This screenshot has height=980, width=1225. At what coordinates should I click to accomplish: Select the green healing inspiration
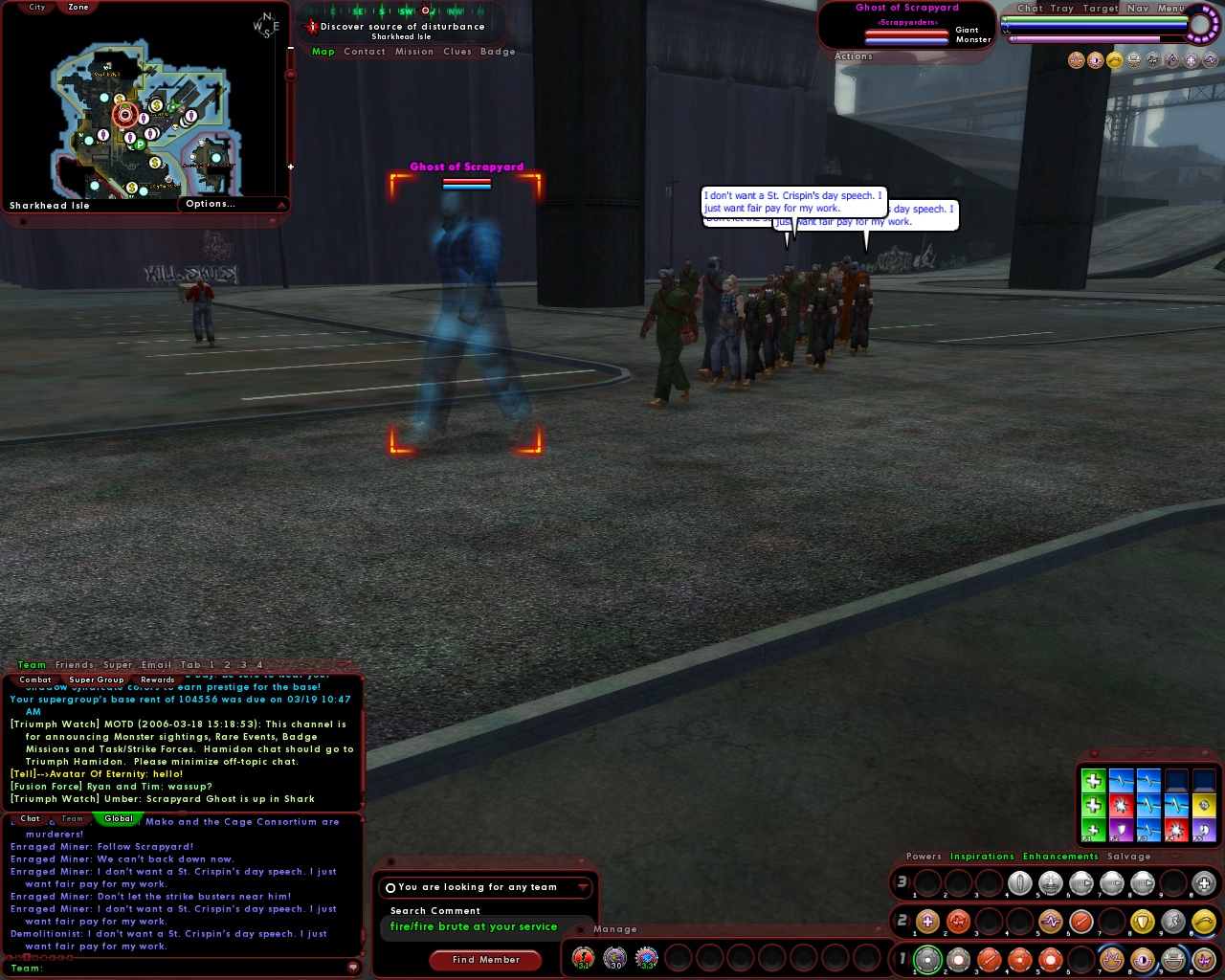coord(1094,780)
